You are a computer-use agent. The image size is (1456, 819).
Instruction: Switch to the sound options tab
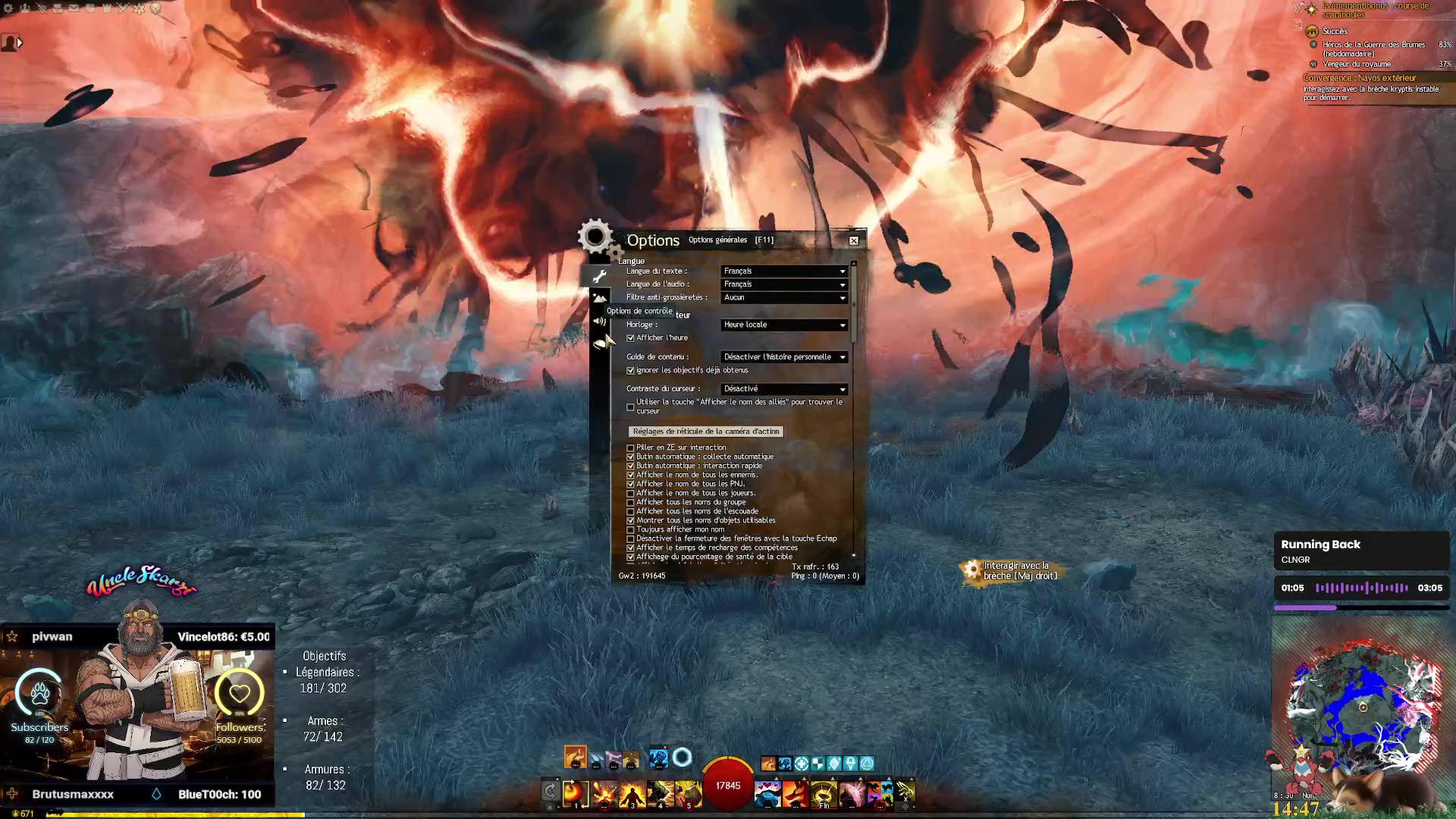coord(600,322)
